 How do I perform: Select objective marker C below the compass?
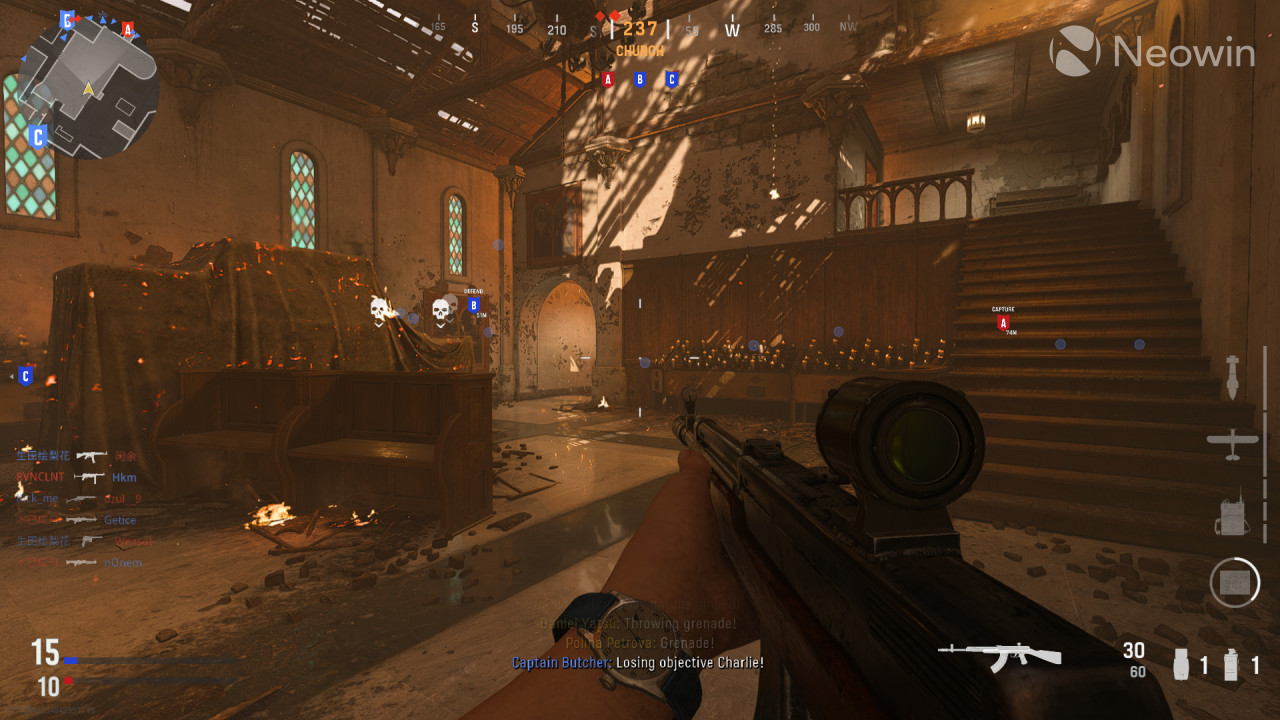(670, 79)
